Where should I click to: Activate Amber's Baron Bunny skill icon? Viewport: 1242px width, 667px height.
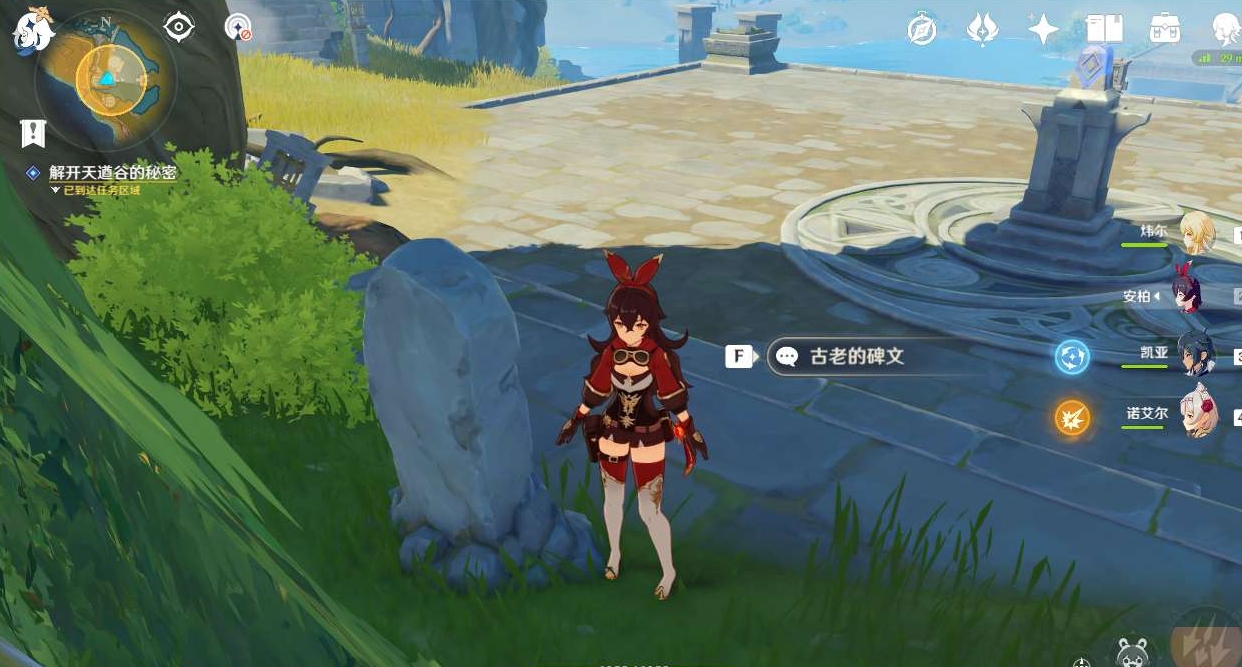point(1132,652)
